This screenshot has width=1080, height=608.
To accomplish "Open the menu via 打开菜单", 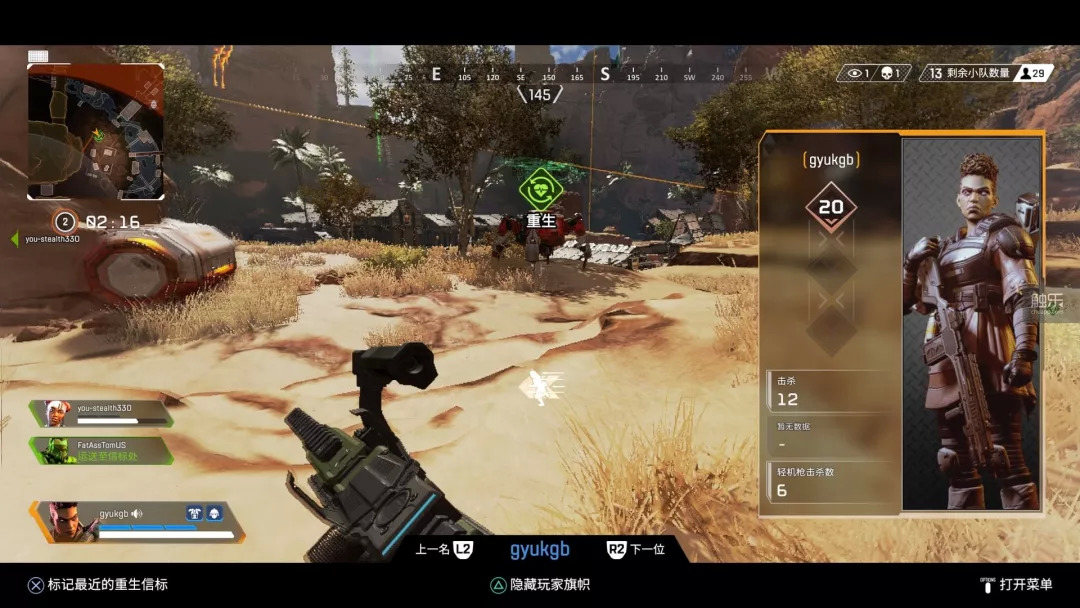I will pos(1017,584).
